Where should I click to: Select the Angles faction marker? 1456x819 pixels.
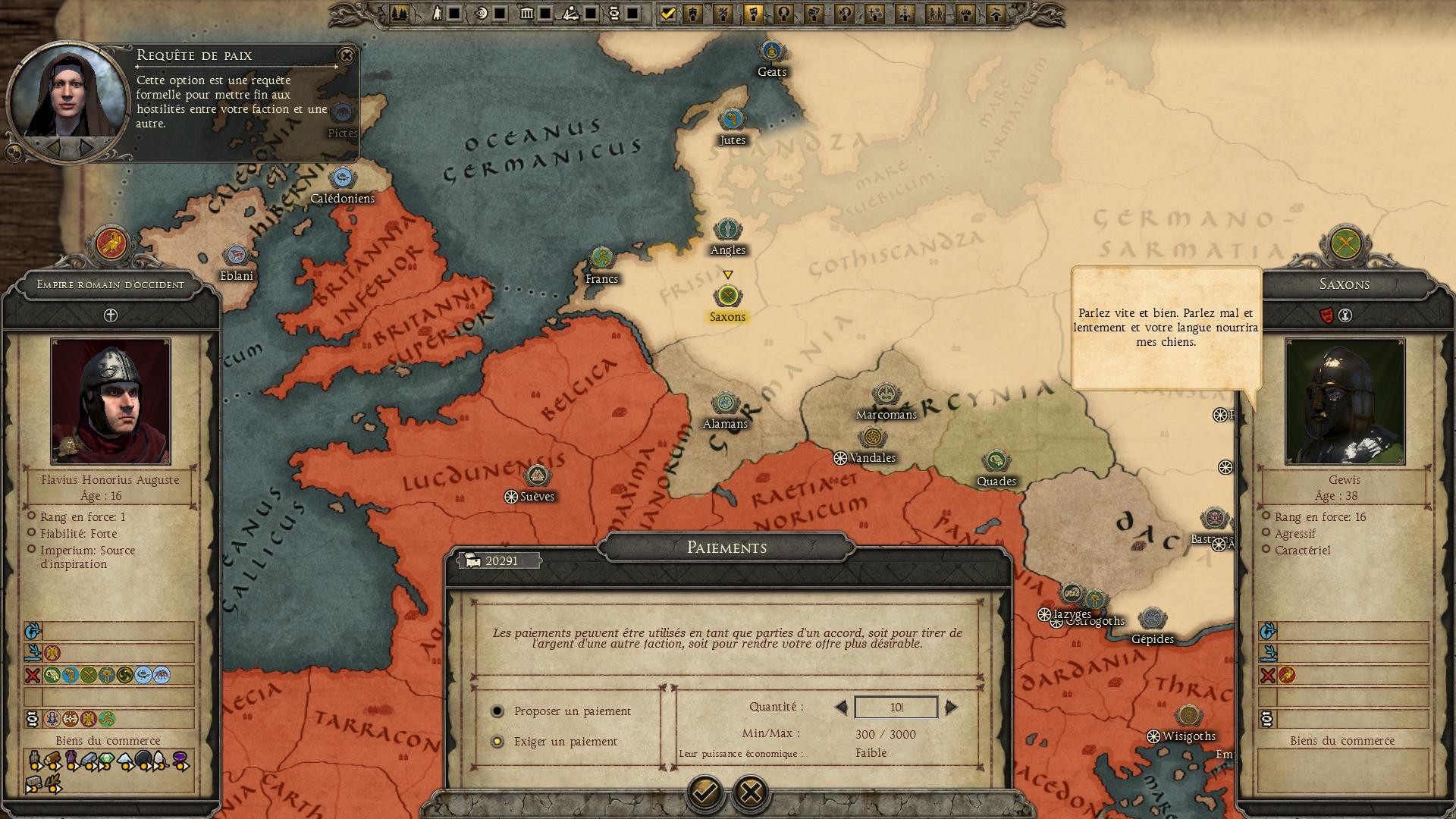point(727,229)
